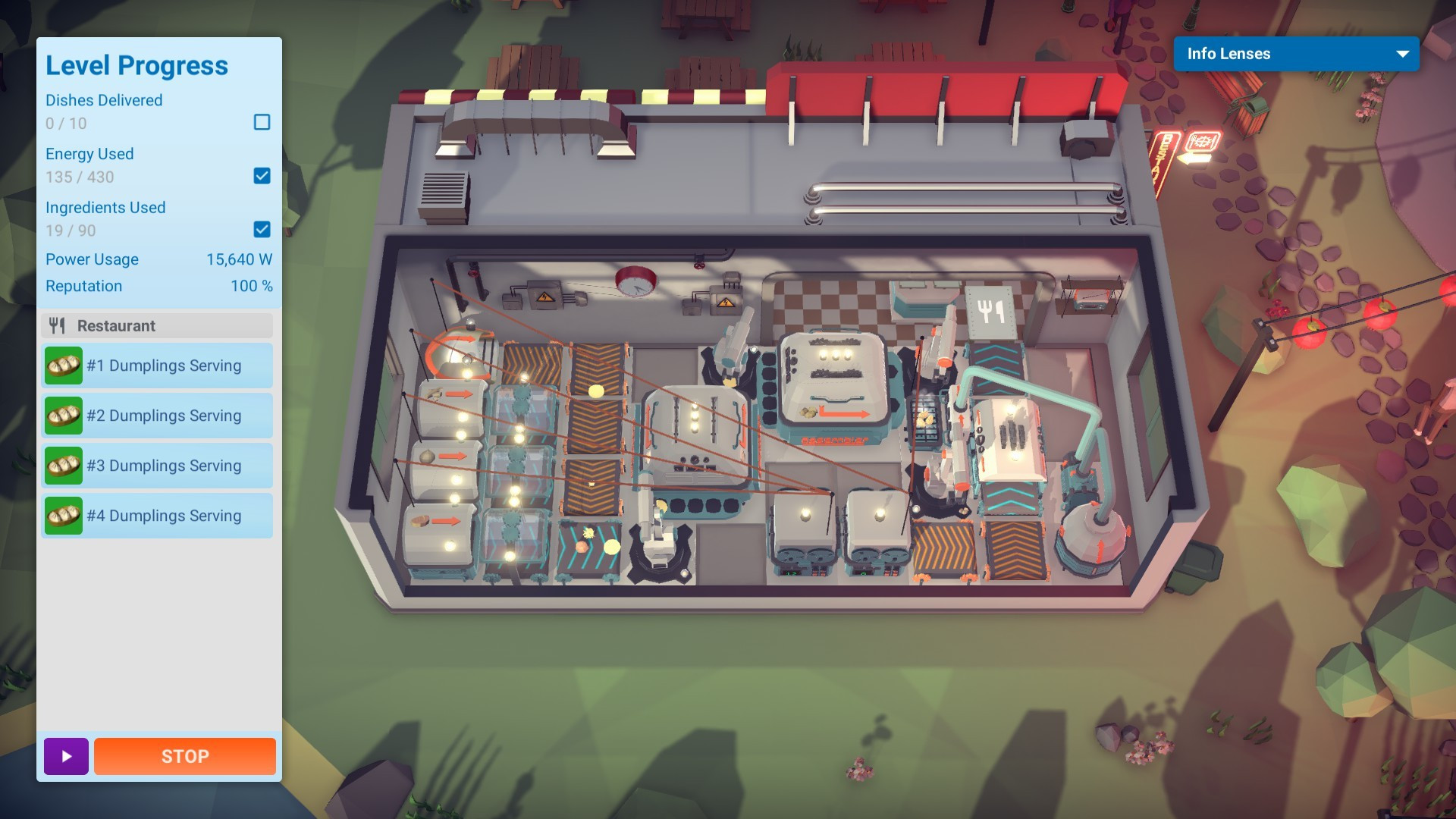Click the Restaurant section header
The height and width of the screenshot is (819, 1456).
tap(157, 326)
